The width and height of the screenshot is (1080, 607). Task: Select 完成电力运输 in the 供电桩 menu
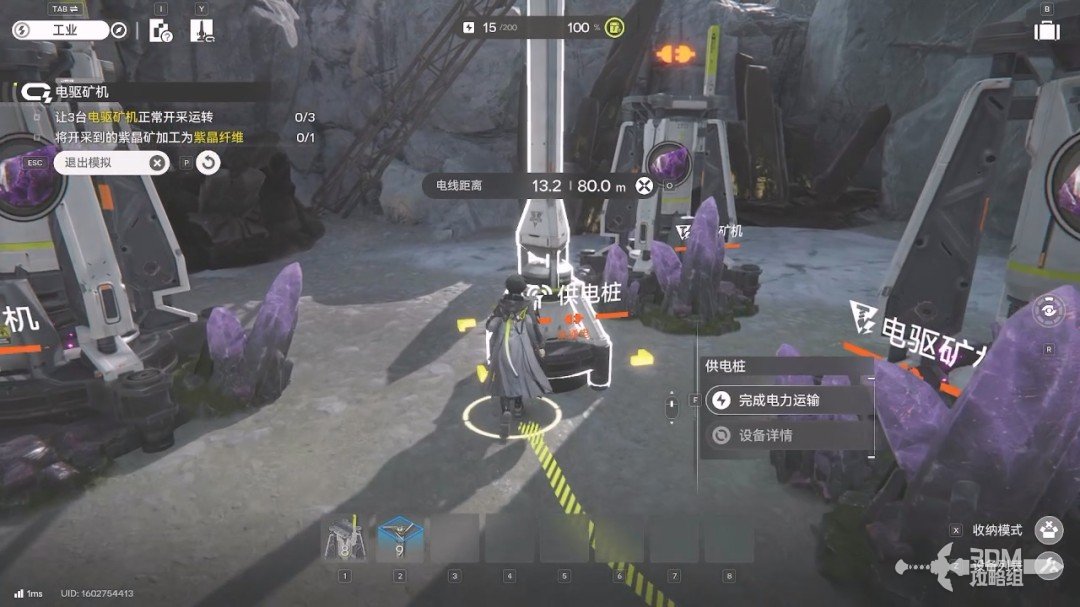coord(780,401)
